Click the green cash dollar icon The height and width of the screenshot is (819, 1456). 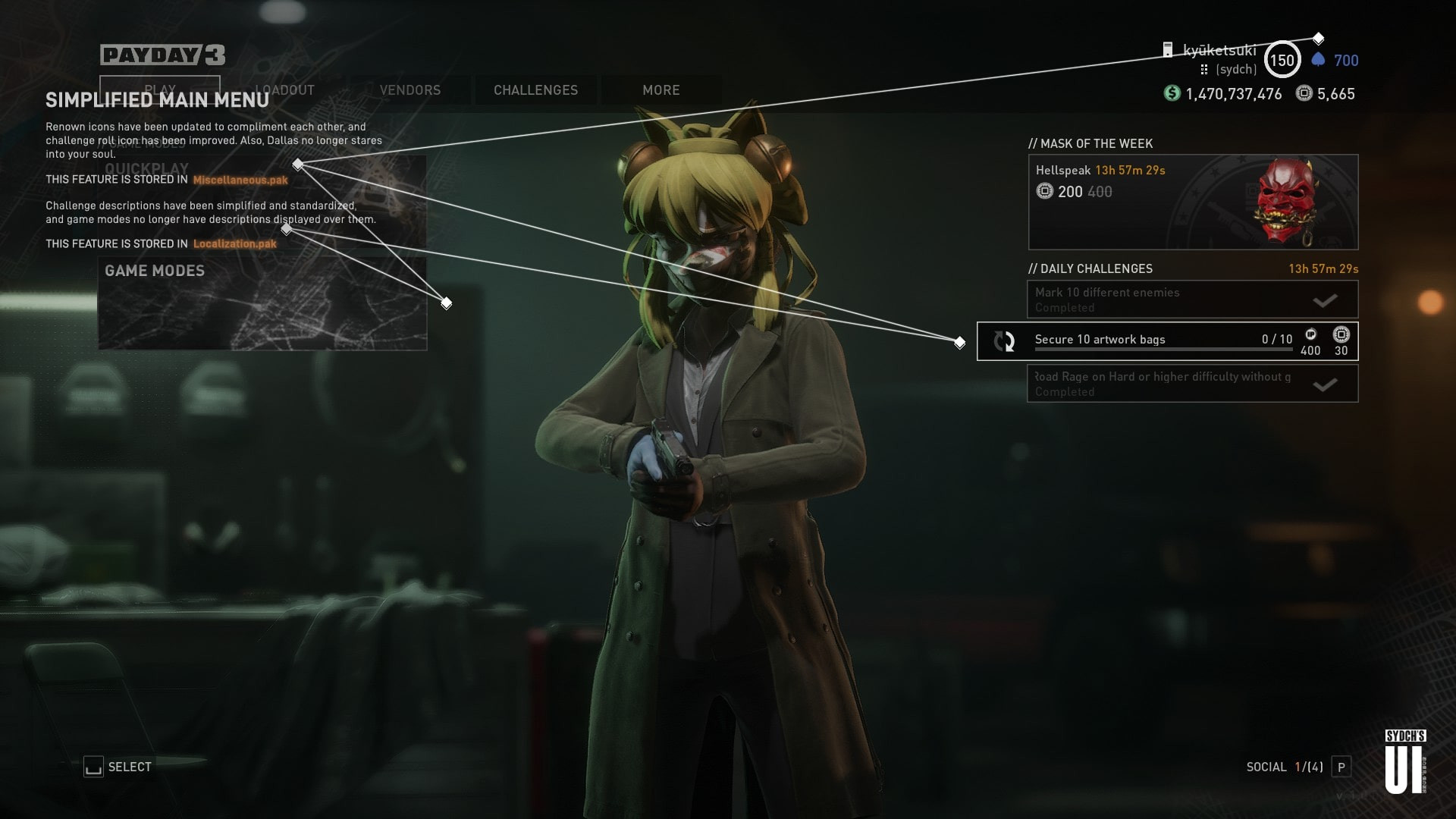pyautogui.click(x=1172, y=94)
